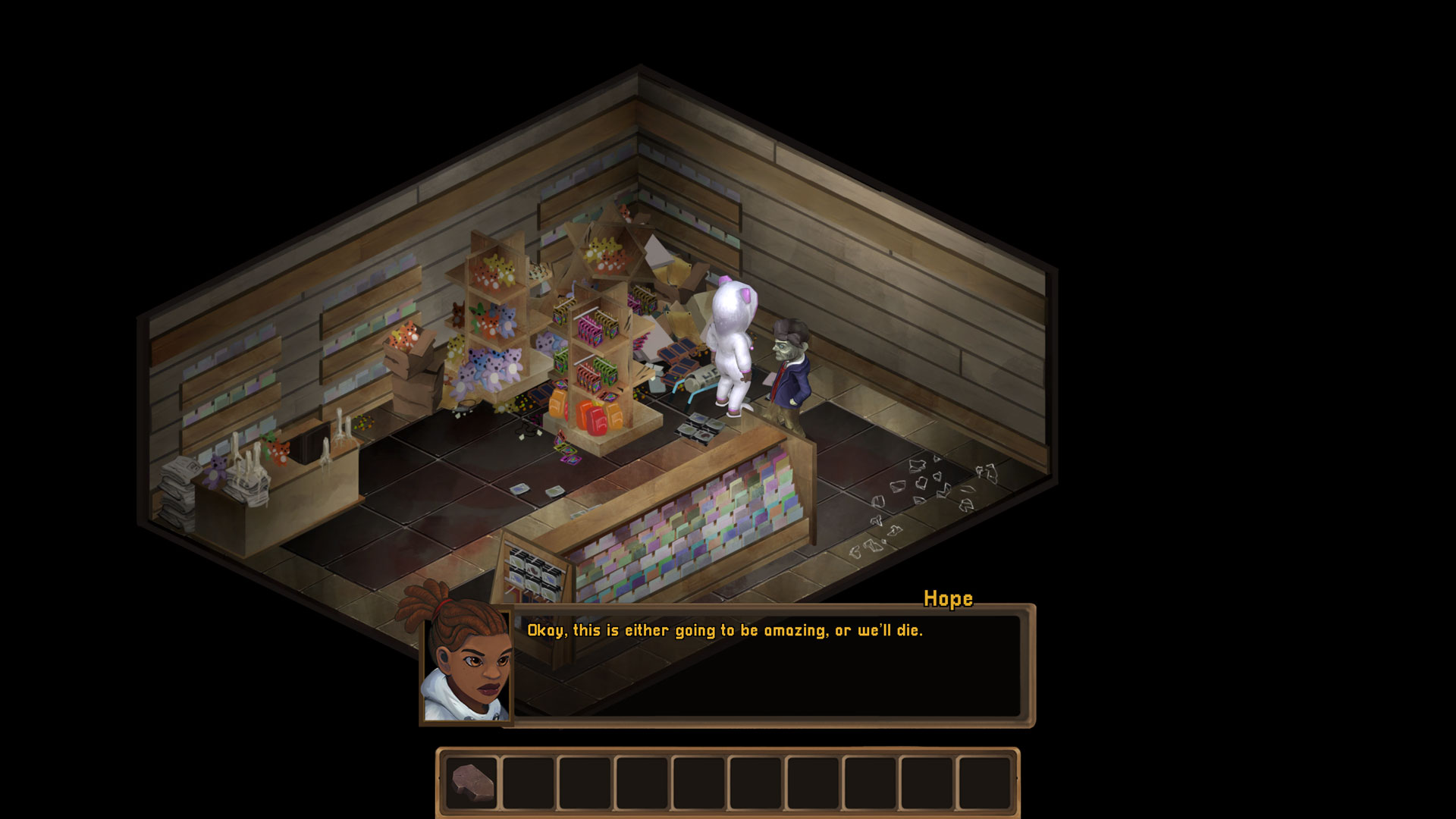Select the broken brick inventory slot

[472, 783]
